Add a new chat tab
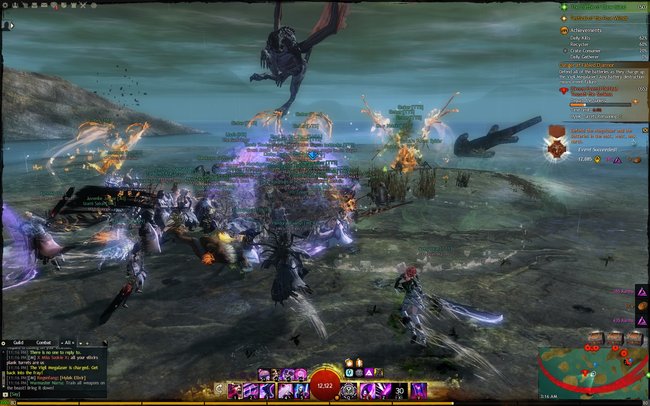 click(x=79, y=343)
